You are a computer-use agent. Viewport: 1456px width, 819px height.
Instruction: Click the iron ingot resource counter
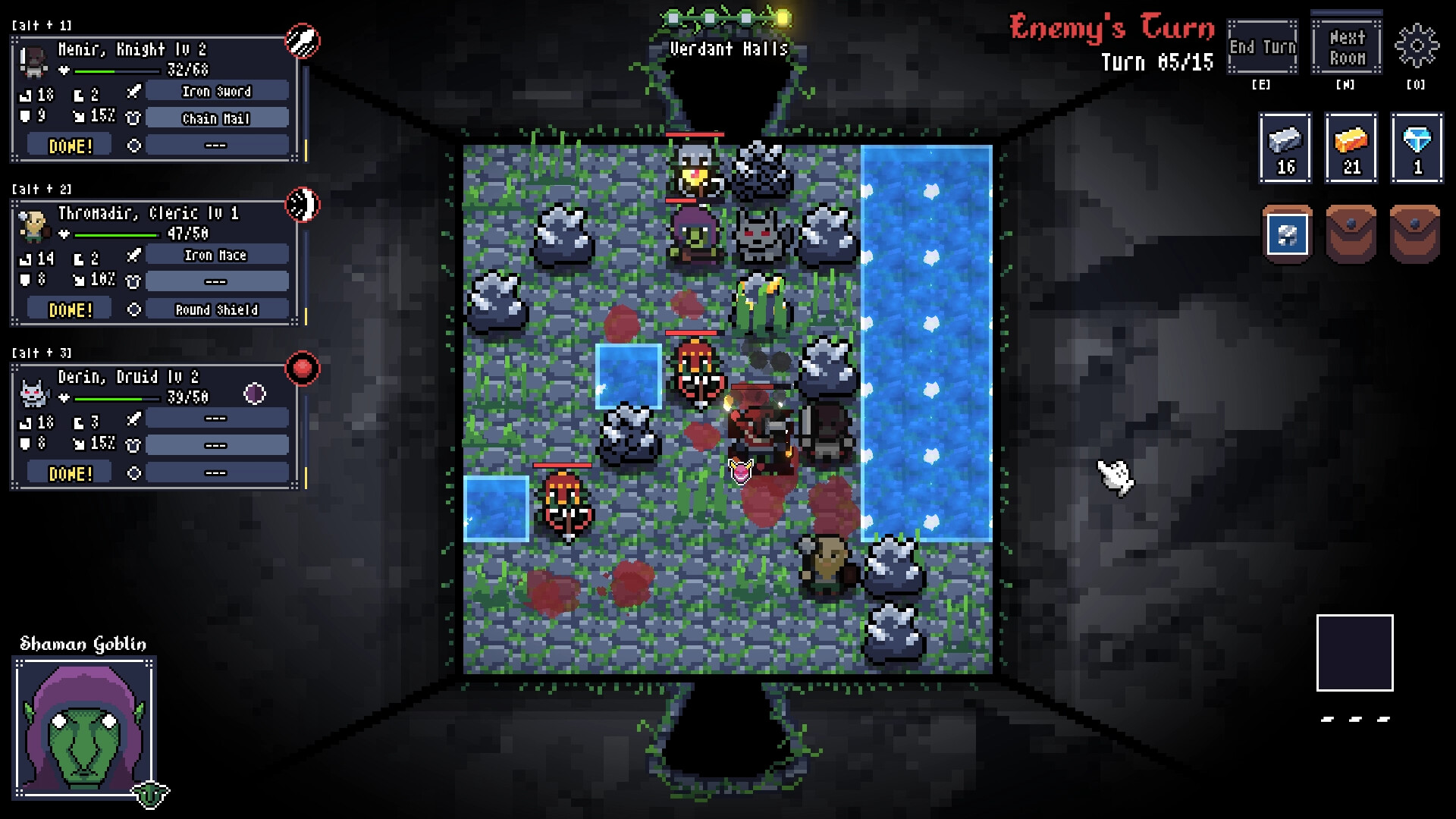coord(1286,147)
